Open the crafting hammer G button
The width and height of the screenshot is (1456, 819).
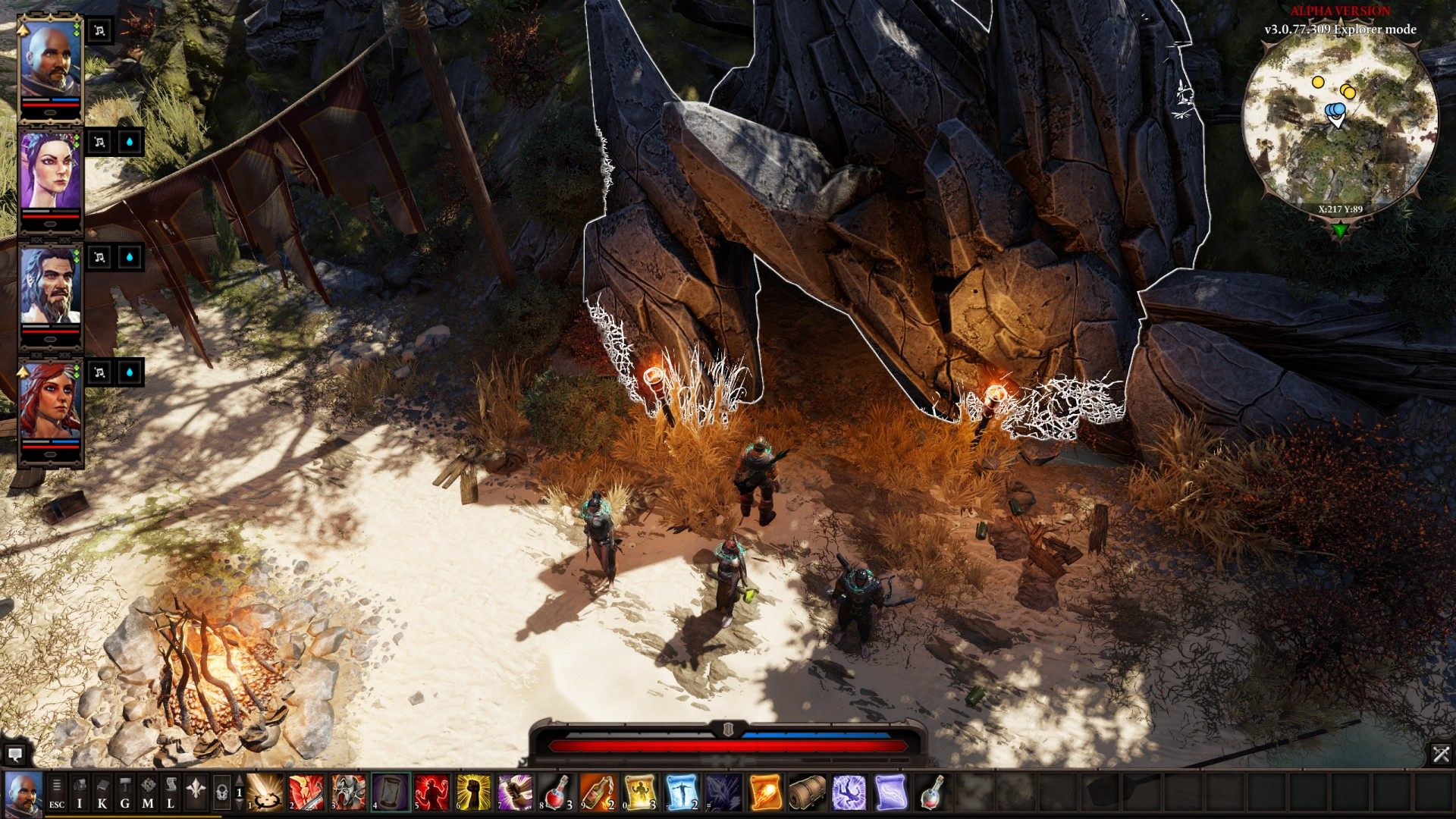(125, 793)
